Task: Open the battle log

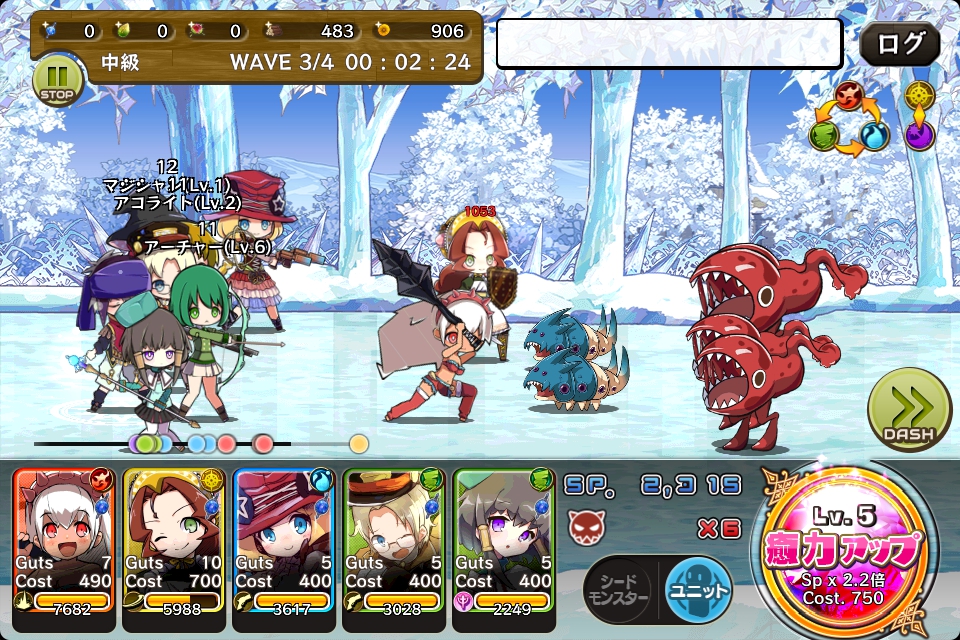Action: [899, 45]
